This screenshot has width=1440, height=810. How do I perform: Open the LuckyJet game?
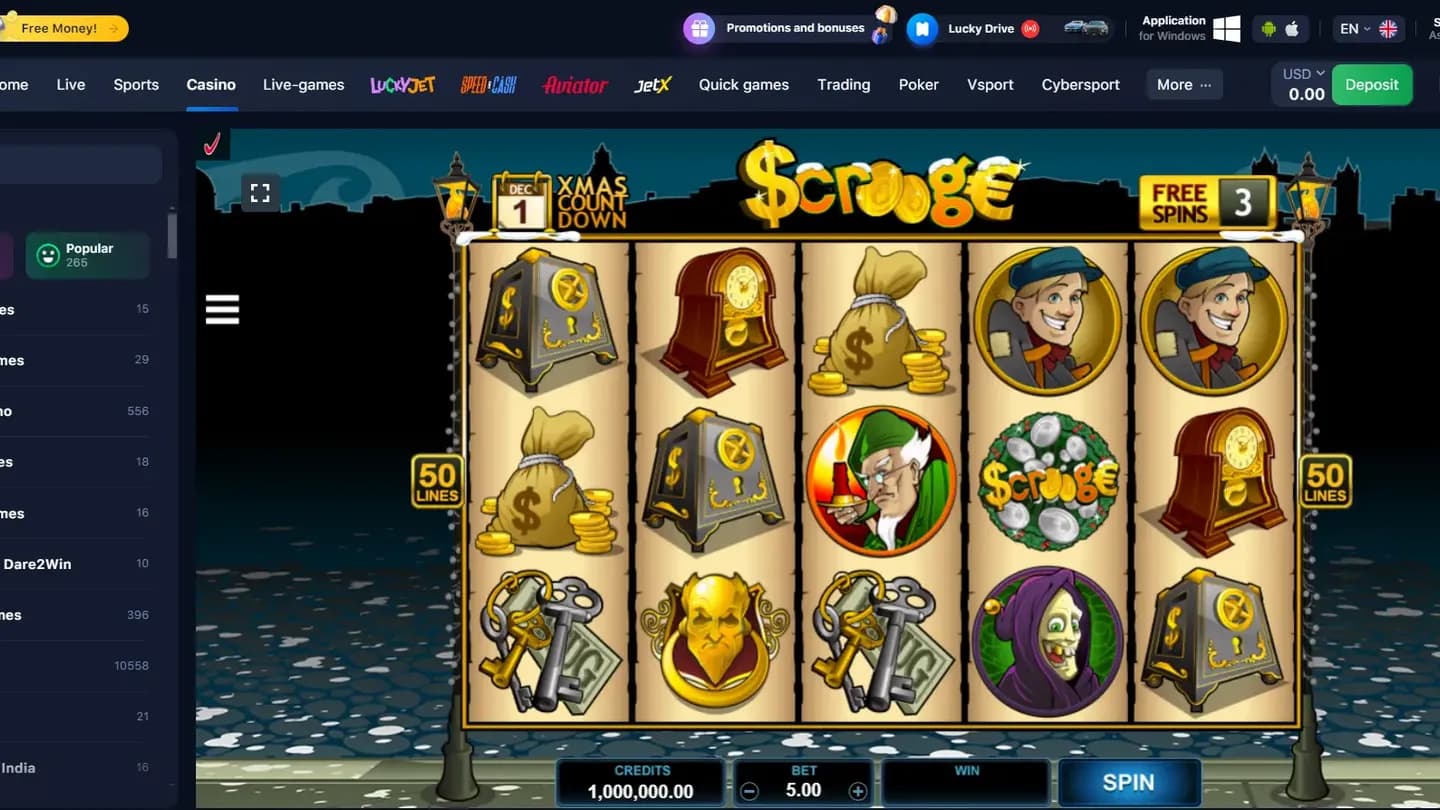tap(401, 85)
